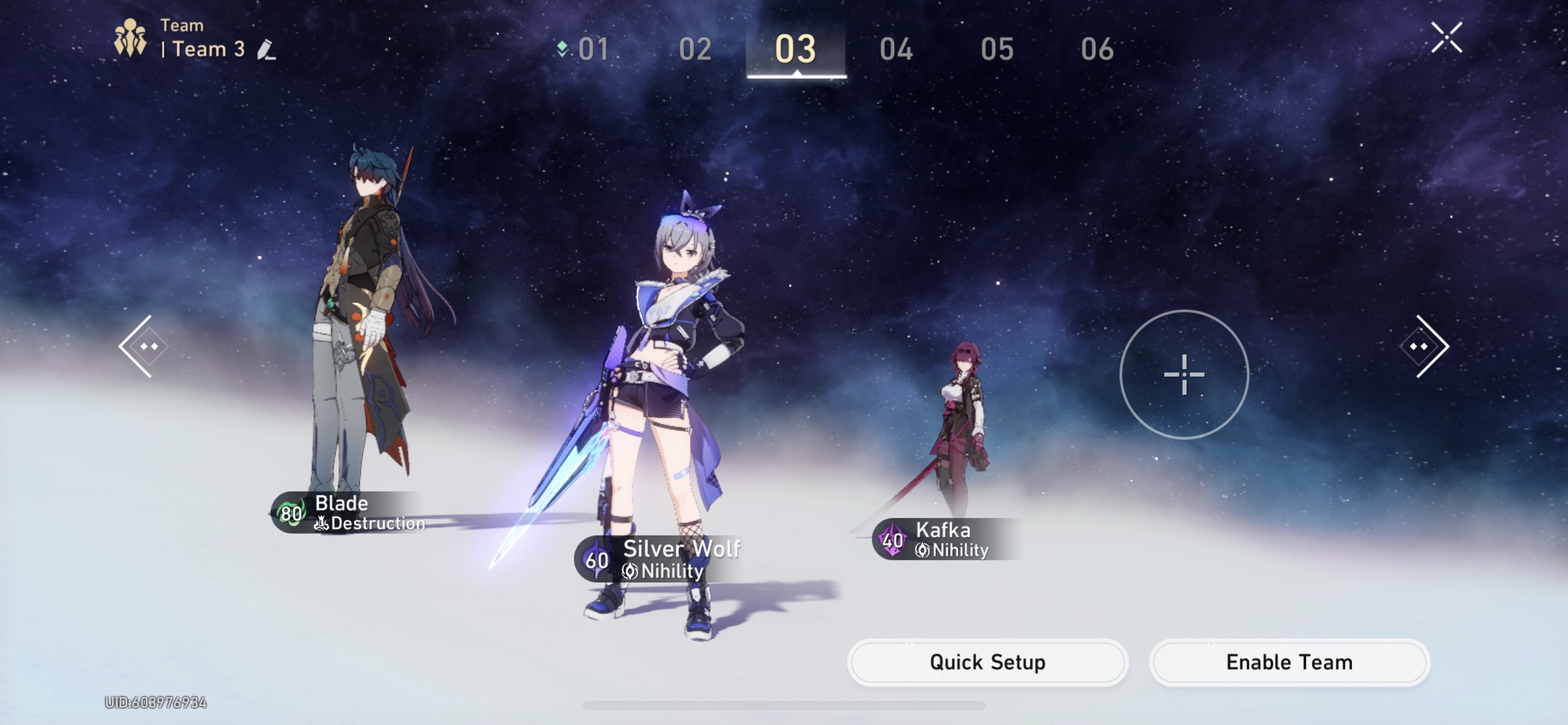Click Blade's Destruction path icon
Image resolution: width=1568 pixels, height=725 pixels.
322,523
